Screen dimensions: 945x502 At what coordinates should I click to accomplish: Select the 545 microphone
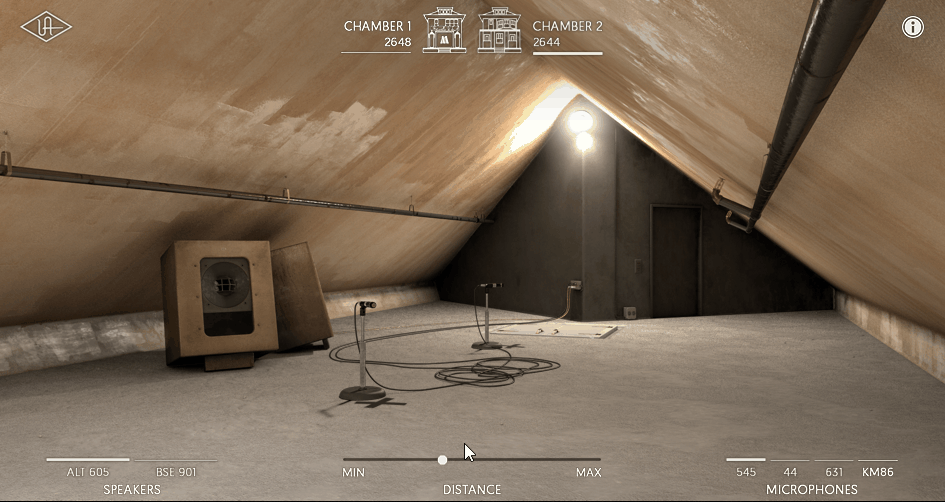[746, 472]
